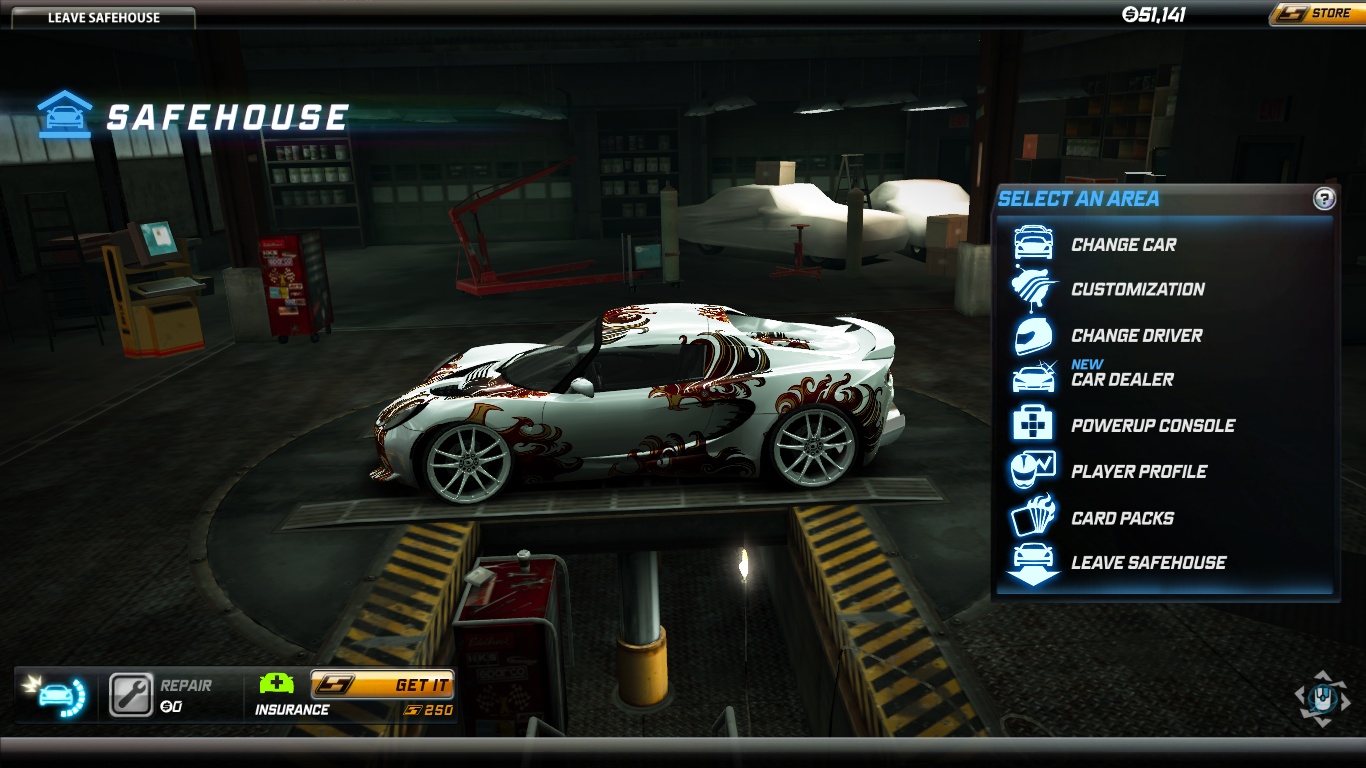Click the Repair wrench button
1366x768 pixels.
[x=131, y=695]
